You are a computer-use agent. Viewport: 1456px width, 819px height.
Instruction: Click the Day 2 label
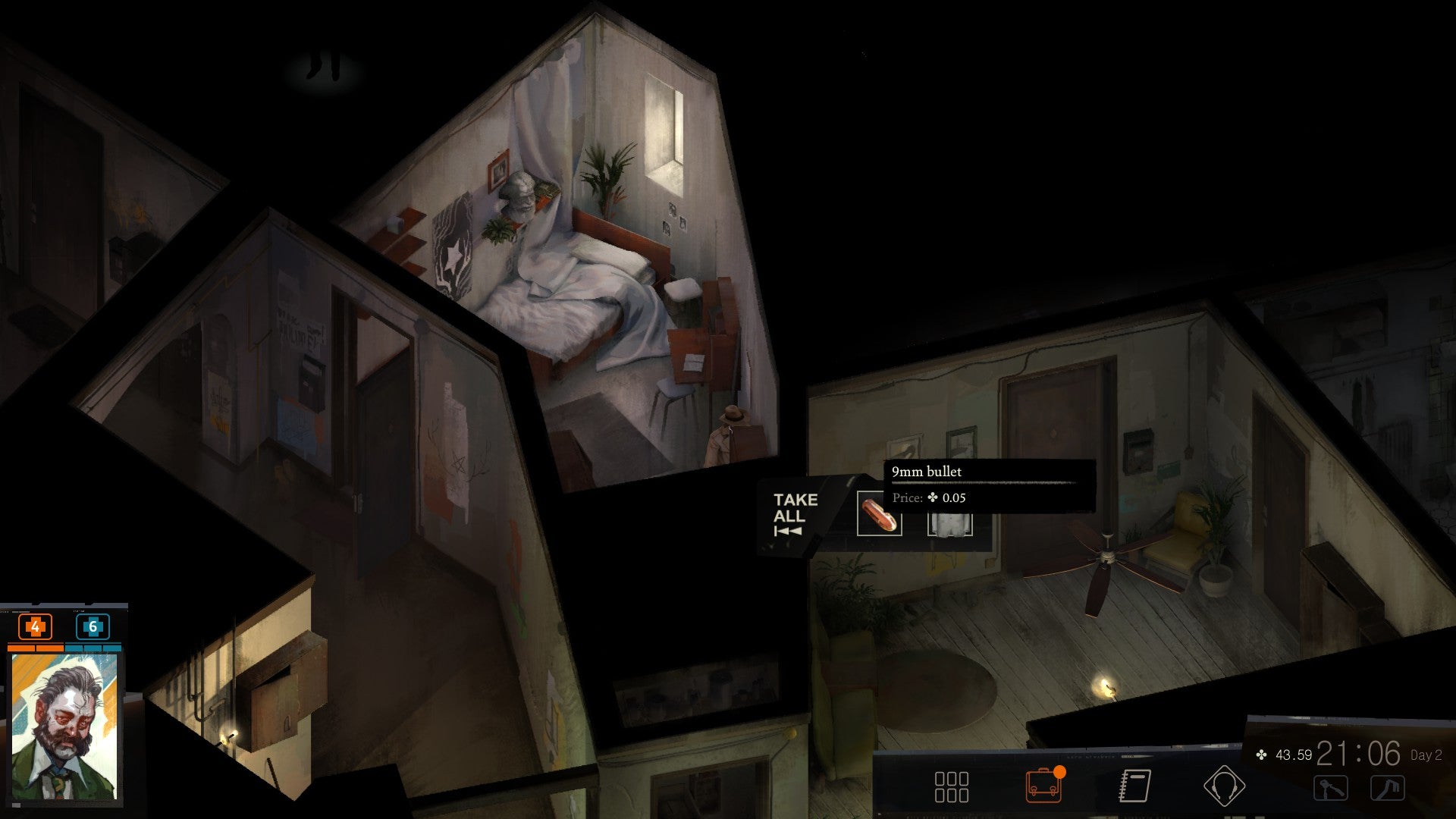[x=1429, y=755]
